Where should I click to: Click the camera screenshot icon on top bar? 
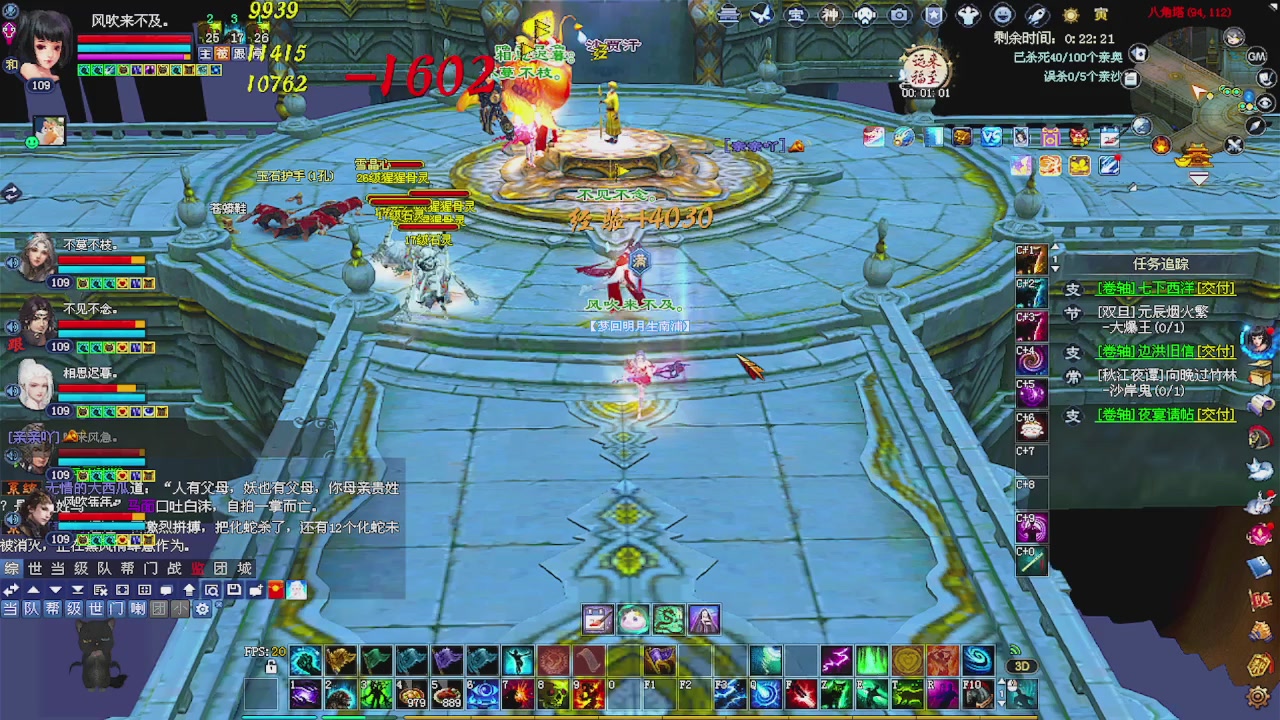tap(899, 14)
